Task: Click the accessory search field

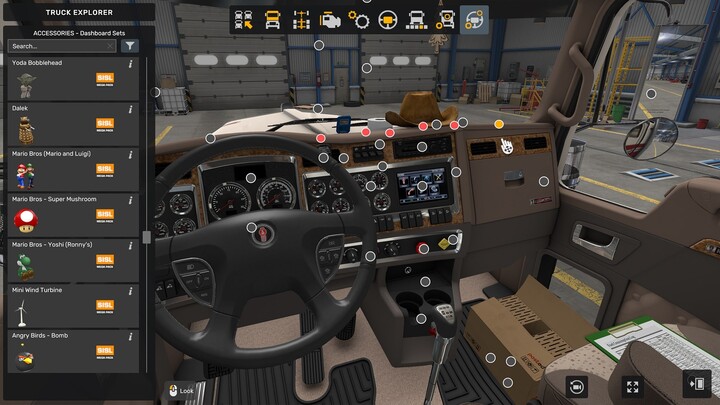Action: [62, 46]
